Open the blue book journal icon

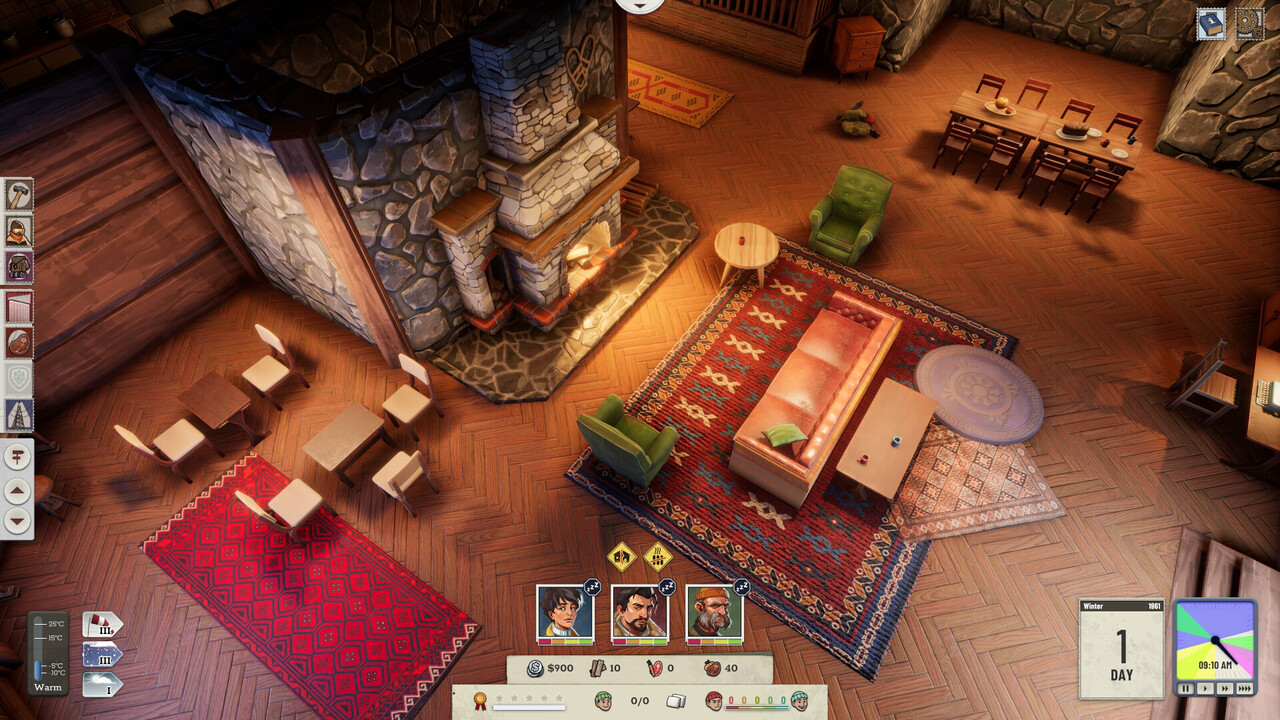[1211, 24]
